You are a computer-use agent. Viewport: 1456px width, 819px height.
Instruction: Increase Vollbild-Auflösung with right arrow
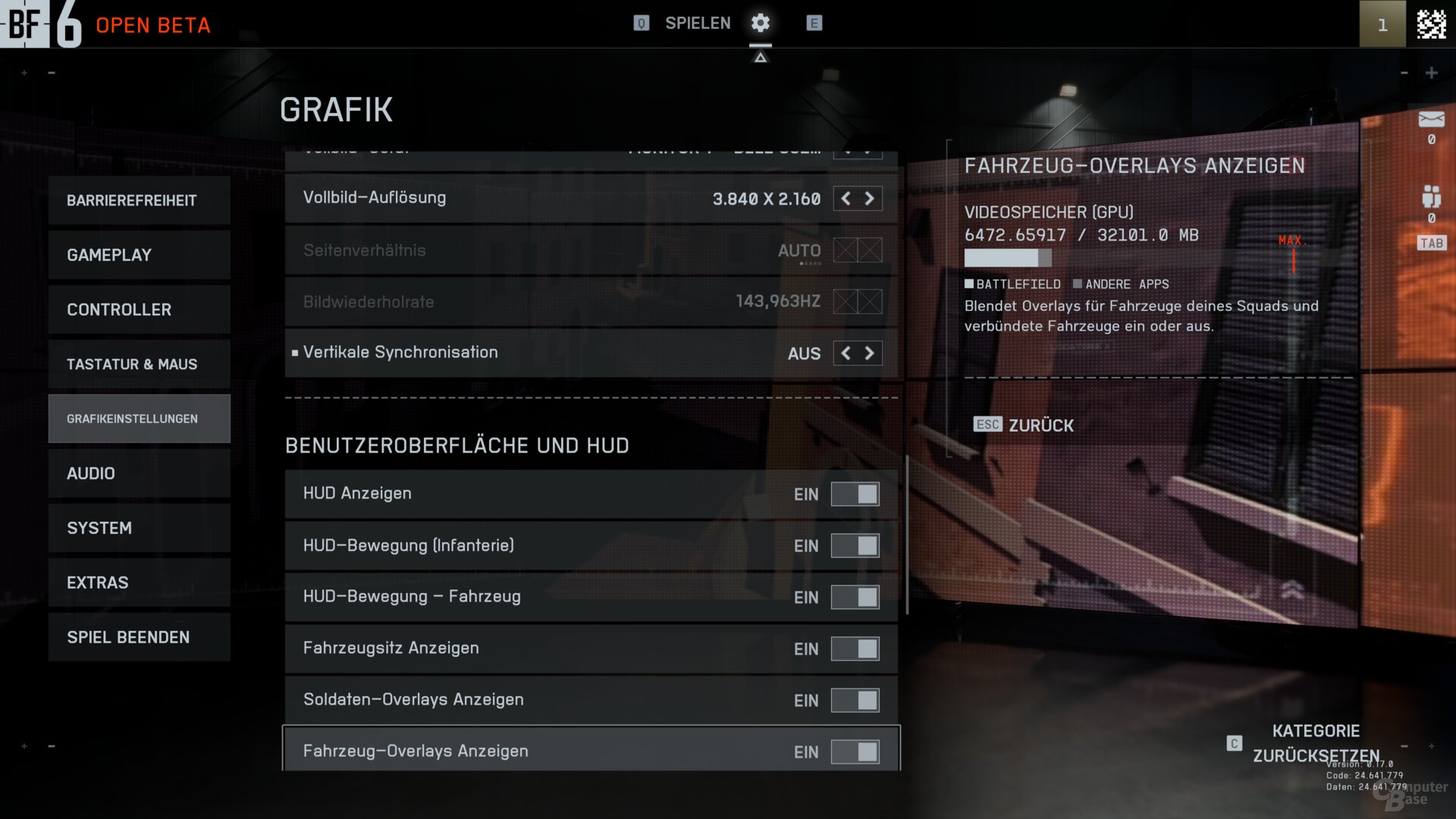pyautogui.click(x=870, y=199)
